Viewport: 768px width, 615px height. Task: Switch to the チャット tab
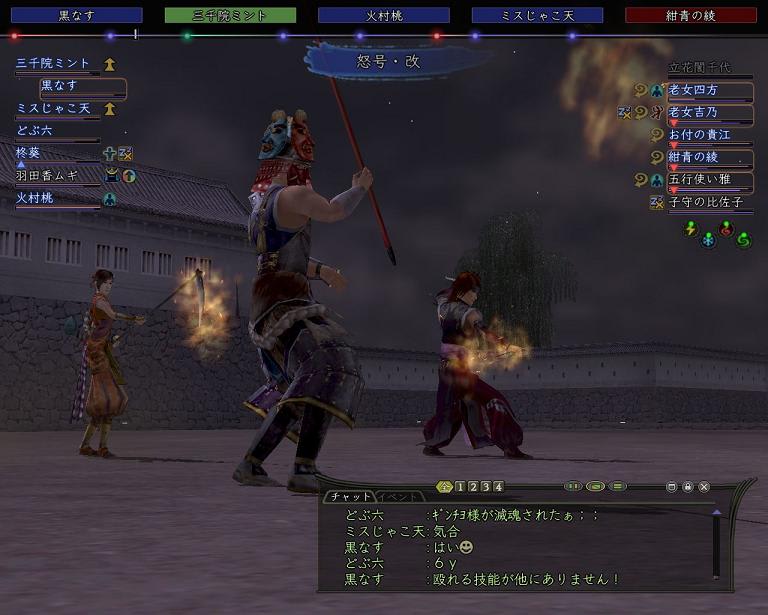click(x=350, y=497)
